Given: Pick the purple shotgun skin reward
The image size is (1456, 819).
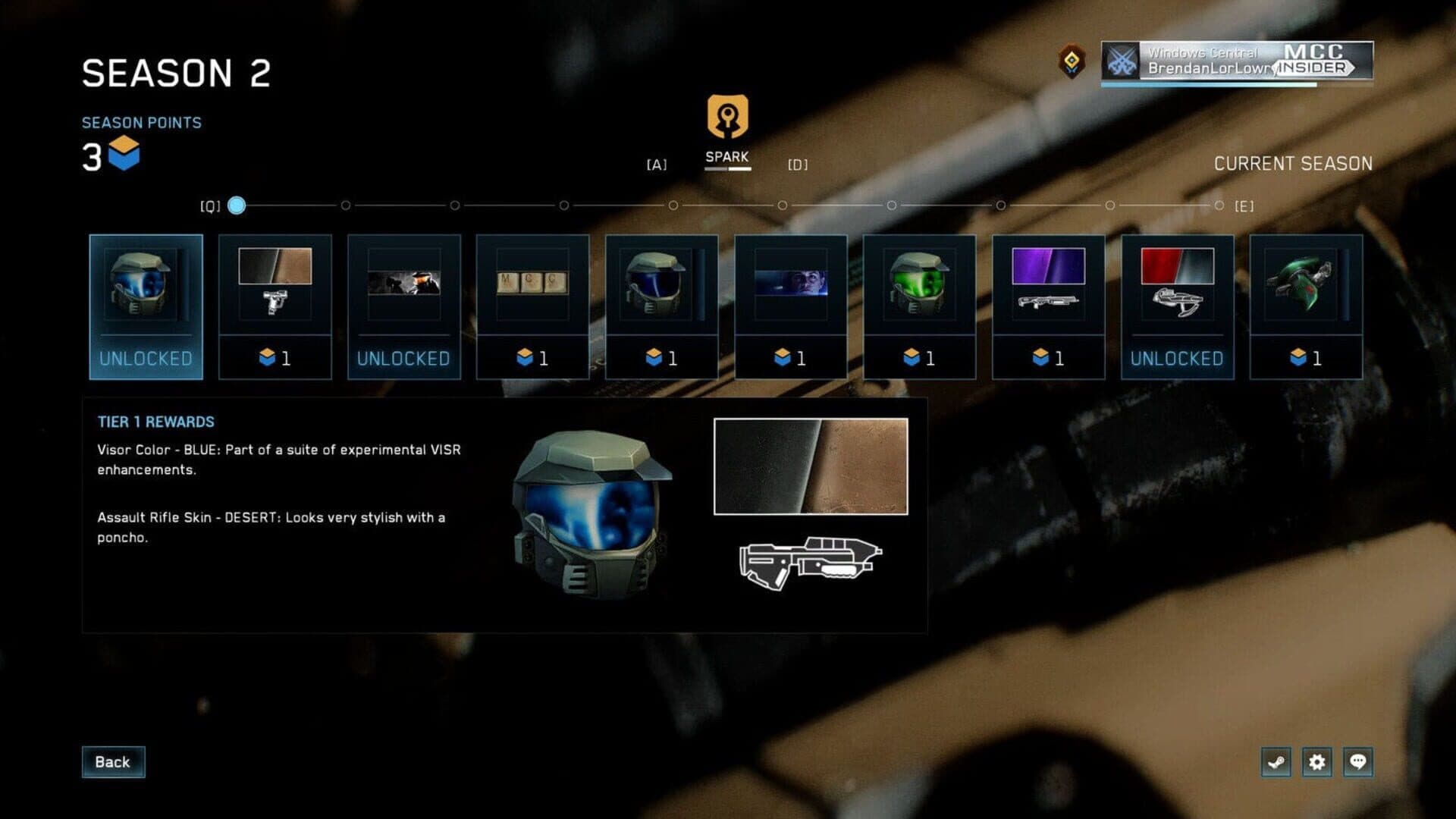Looking at the screenshot, I should [x=1048, y=306].
